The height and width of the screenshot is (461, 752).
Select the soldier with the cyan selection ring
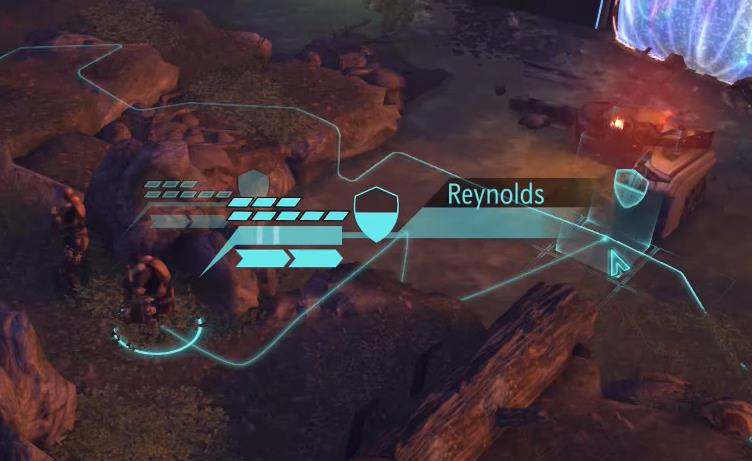[x=150, y=290]
